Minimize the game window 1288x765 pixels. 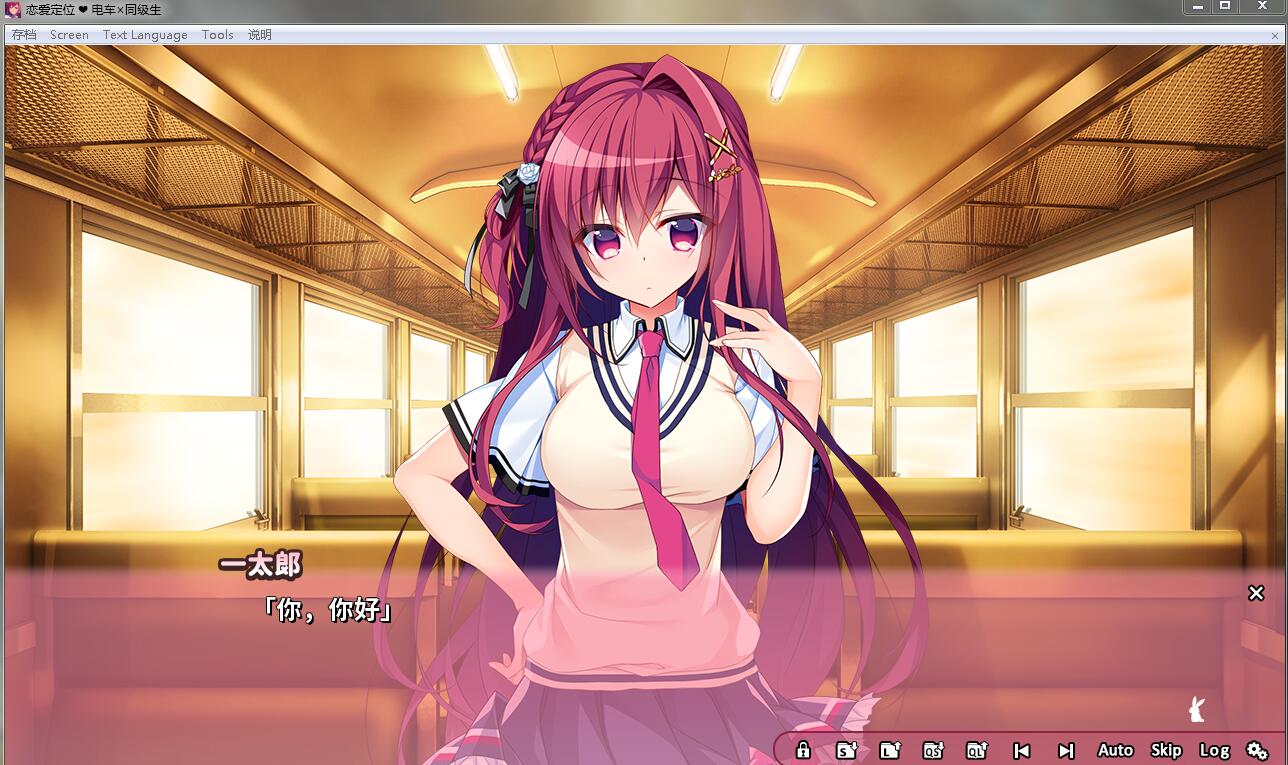point(1198,7)
